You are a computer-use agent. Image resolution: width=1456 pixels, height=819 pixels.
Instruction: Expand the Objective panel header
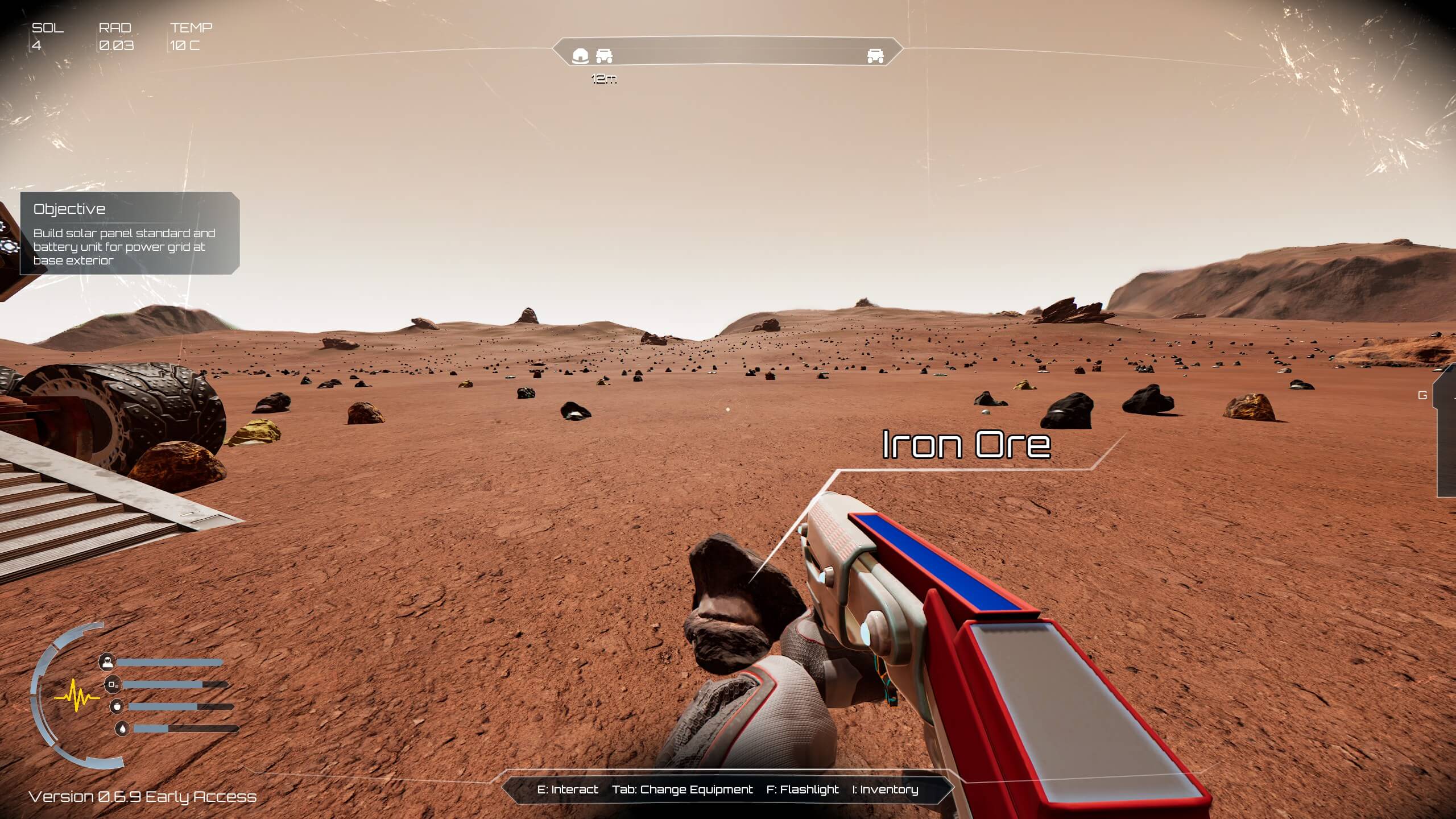pyautogui.click(x=69, y=209)
